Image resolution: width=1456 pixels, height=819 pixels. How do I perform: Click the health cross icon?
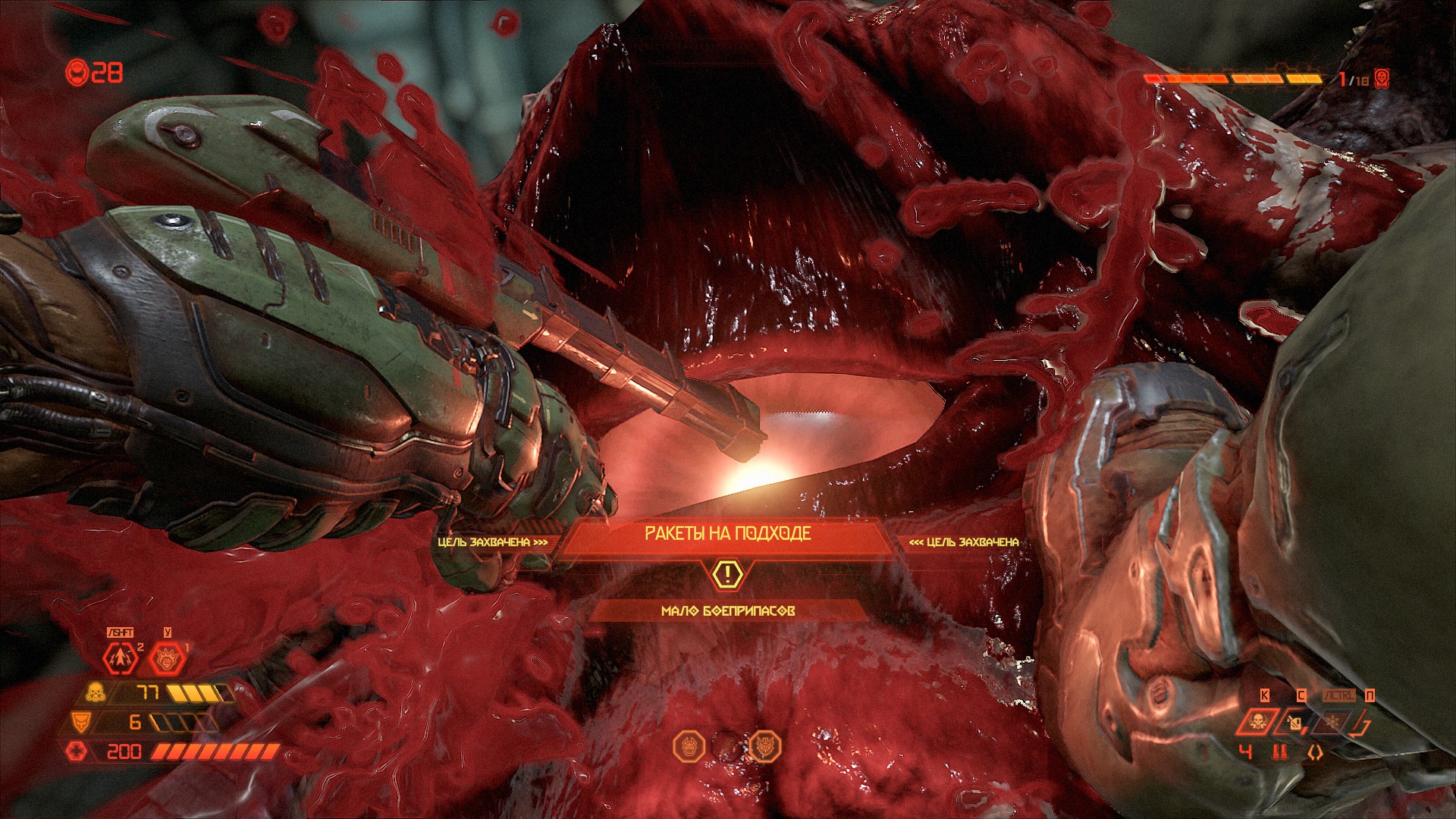(77, 752)
